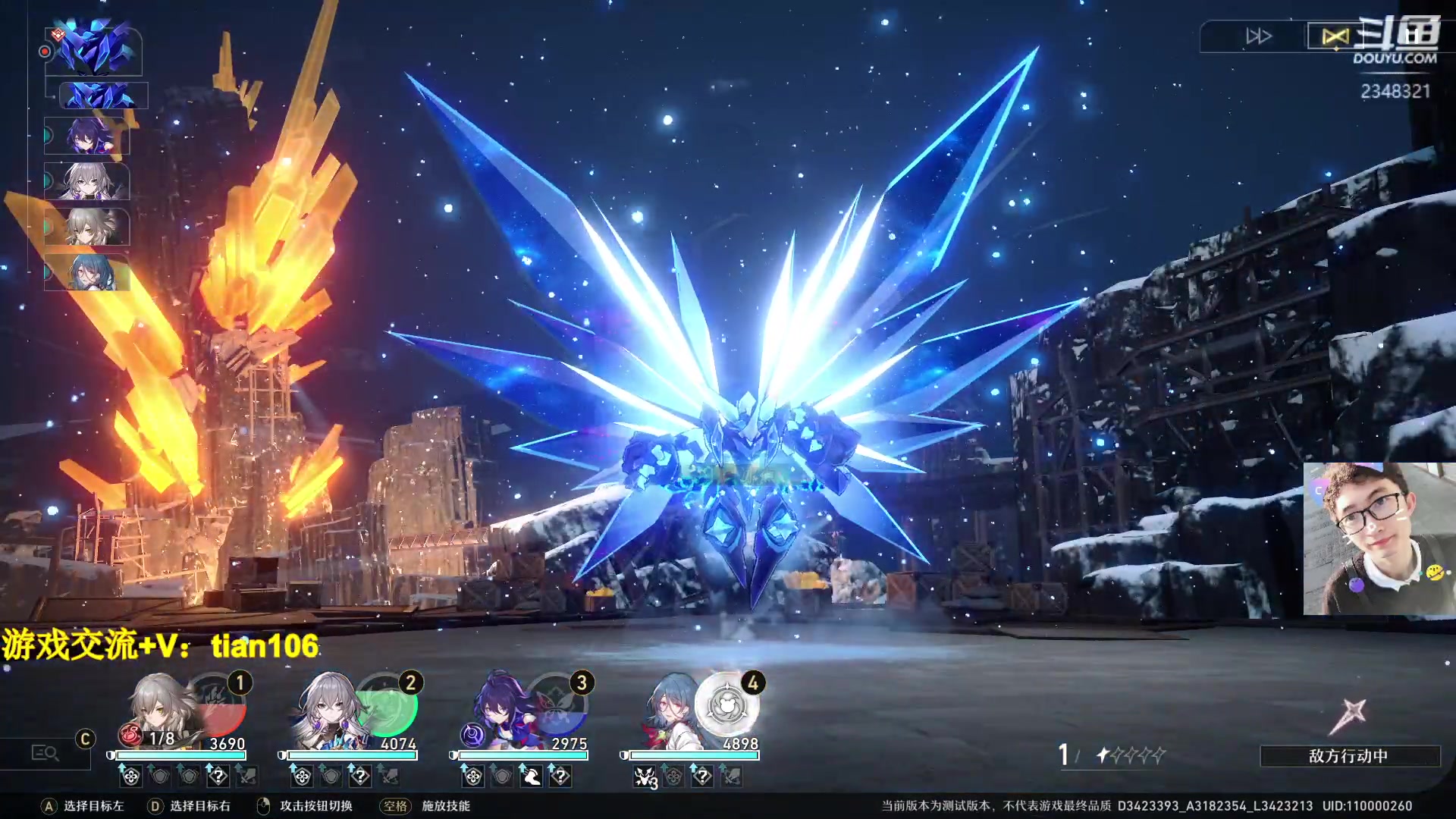Pause the battle with the pause button

pos(1410,36)
